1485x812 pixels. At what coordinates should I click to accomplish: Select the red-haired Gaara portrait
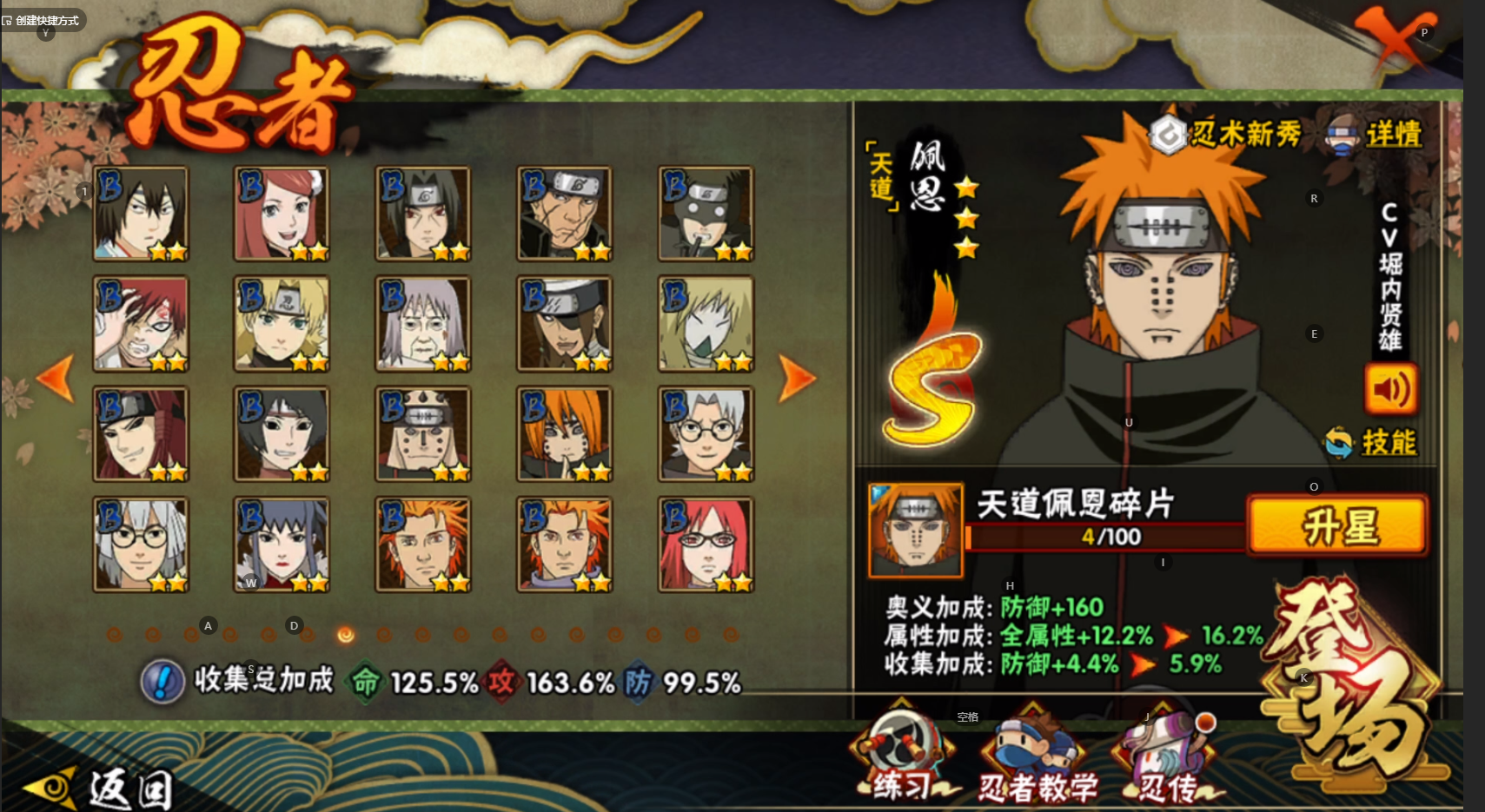click(x=141, y=324)
